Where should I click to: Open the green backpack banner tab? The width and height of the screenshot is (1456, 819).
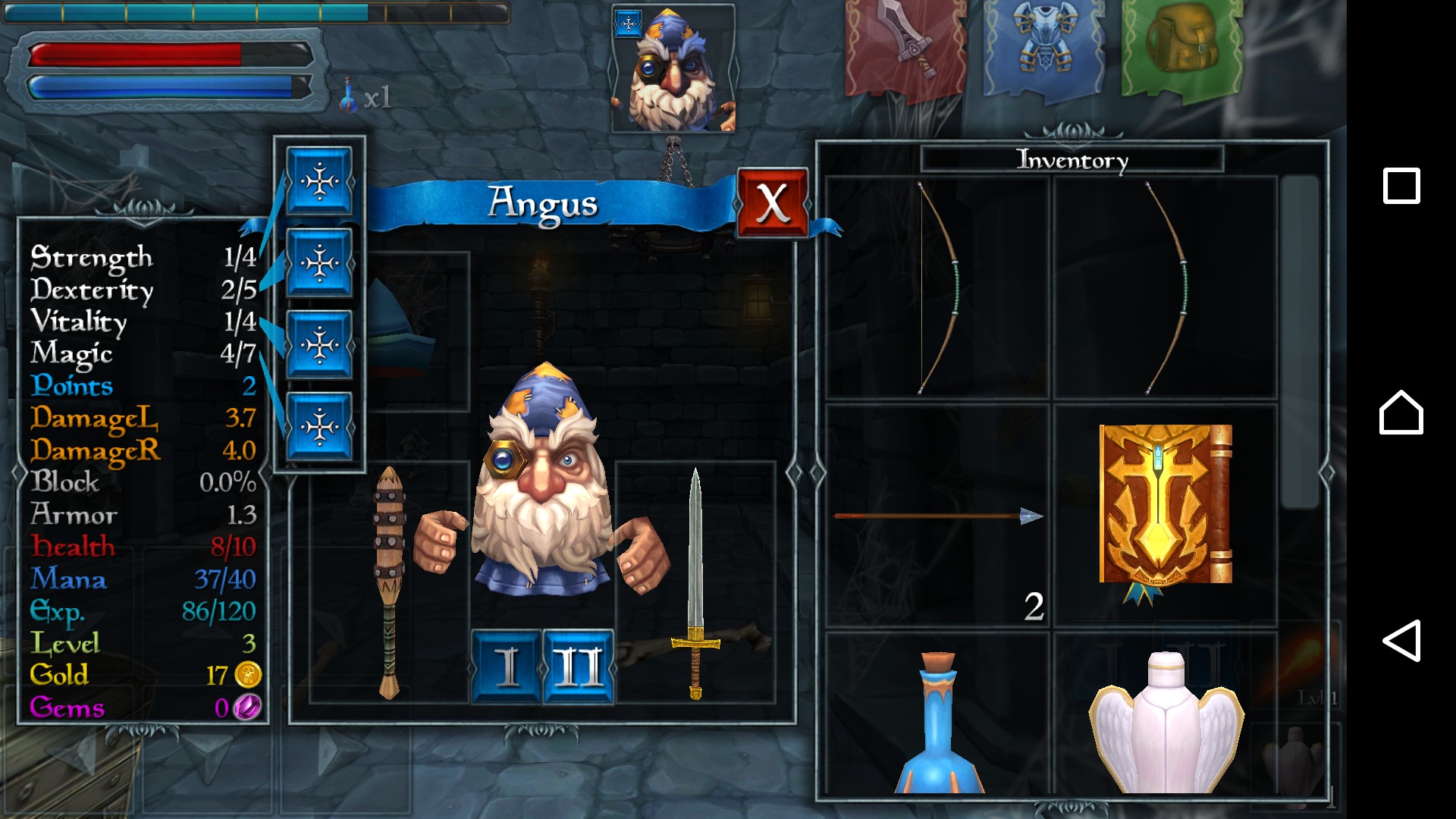[1181, 47]
